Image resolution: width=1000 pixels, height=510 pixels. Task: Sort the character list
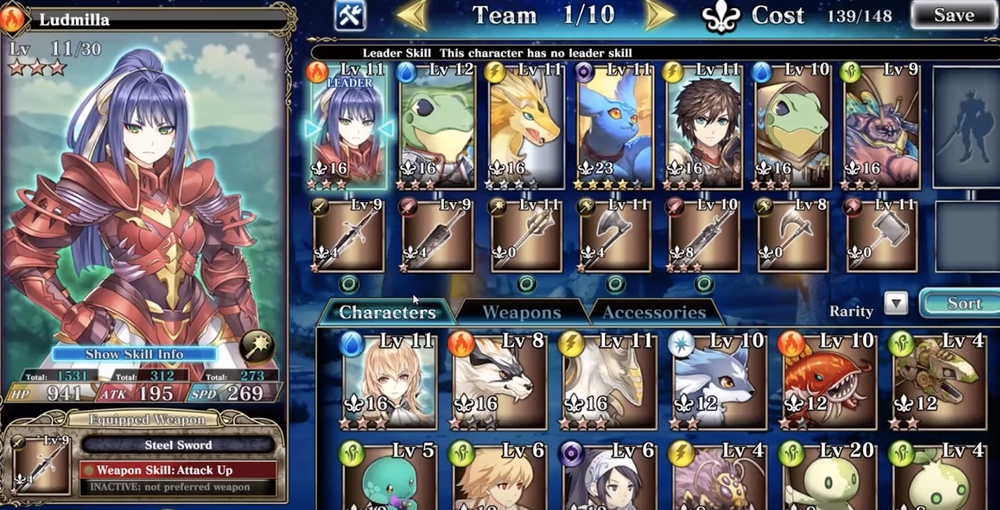click(962, 303)
